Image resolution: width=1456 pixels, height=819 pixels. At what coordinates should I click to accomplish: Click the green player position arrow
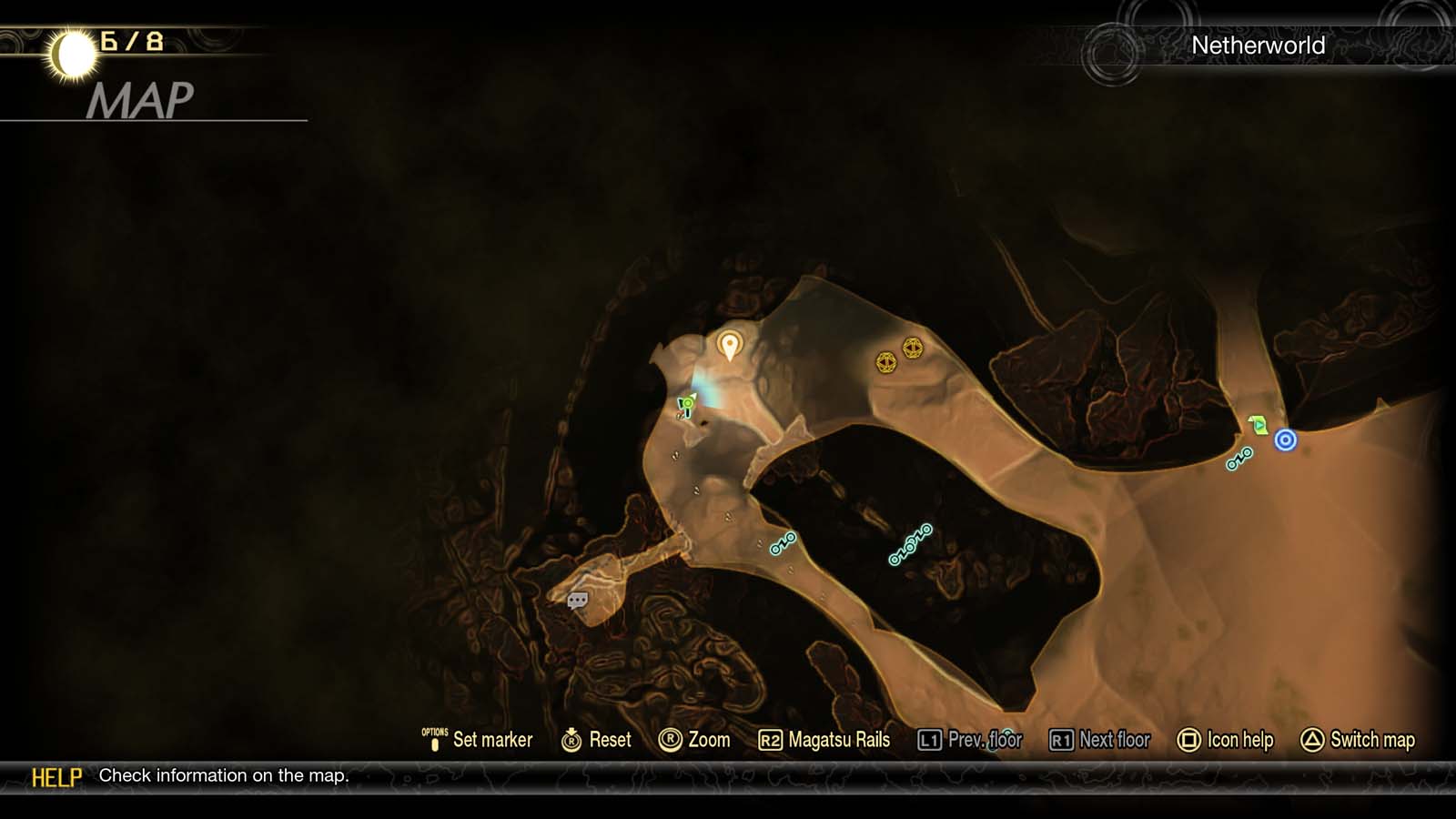685,406
